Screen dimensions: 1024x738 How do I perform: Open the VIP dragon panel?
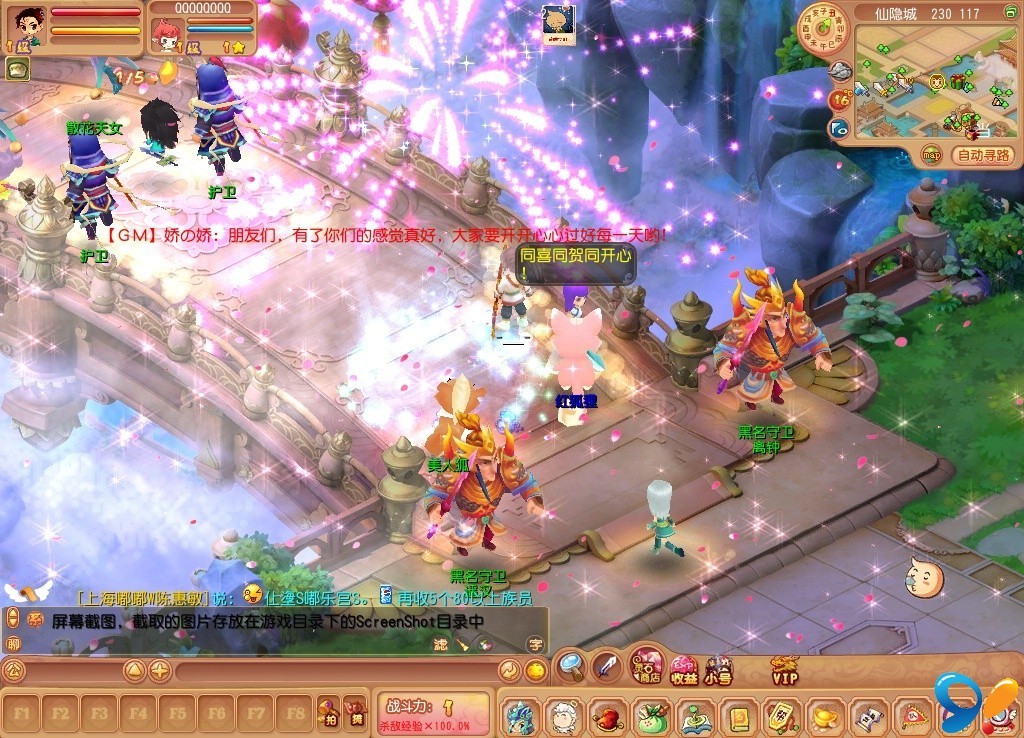pos(784,669)
